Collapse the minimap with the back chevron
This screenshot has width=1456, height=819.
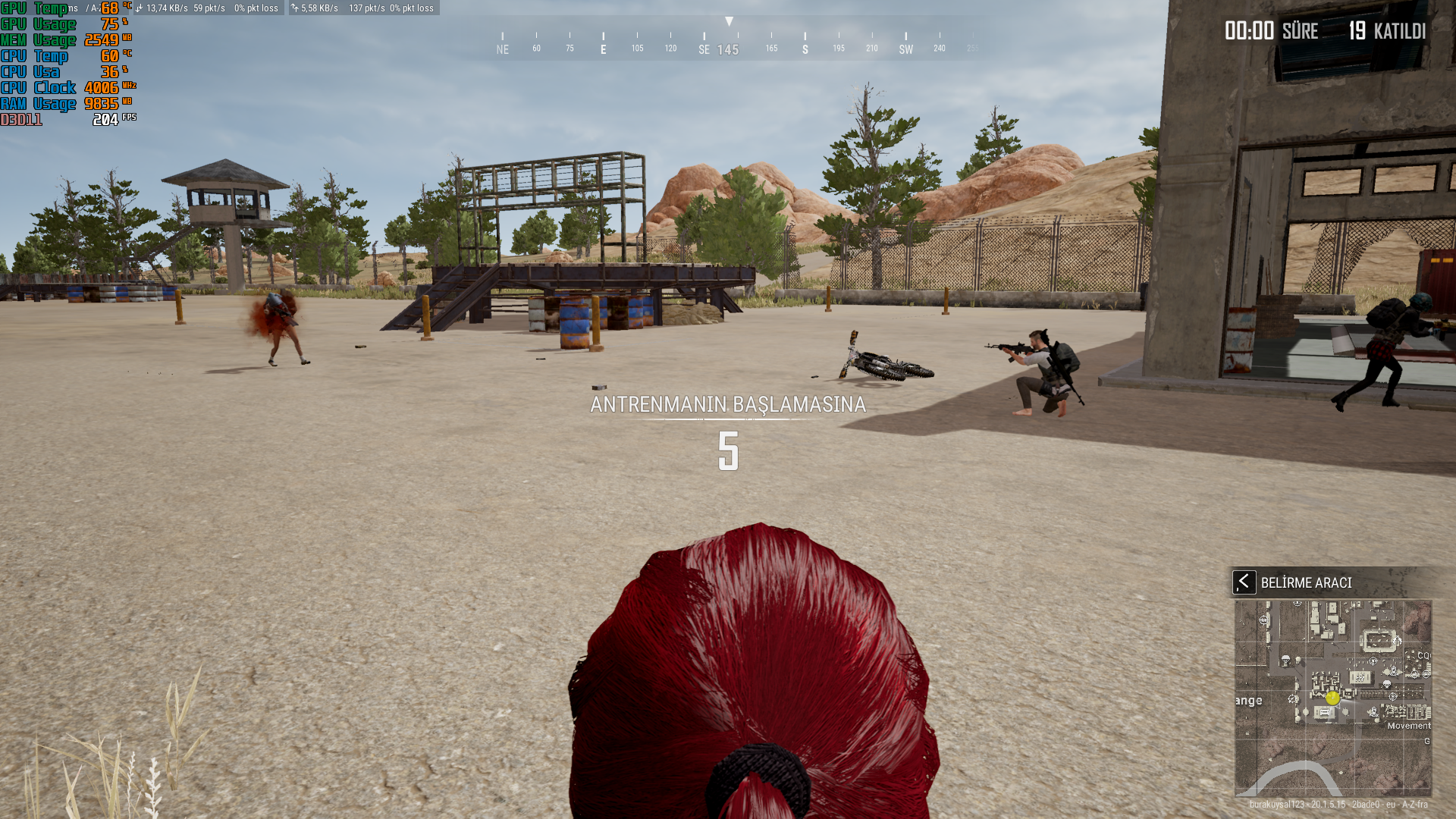pos(1246,582)
